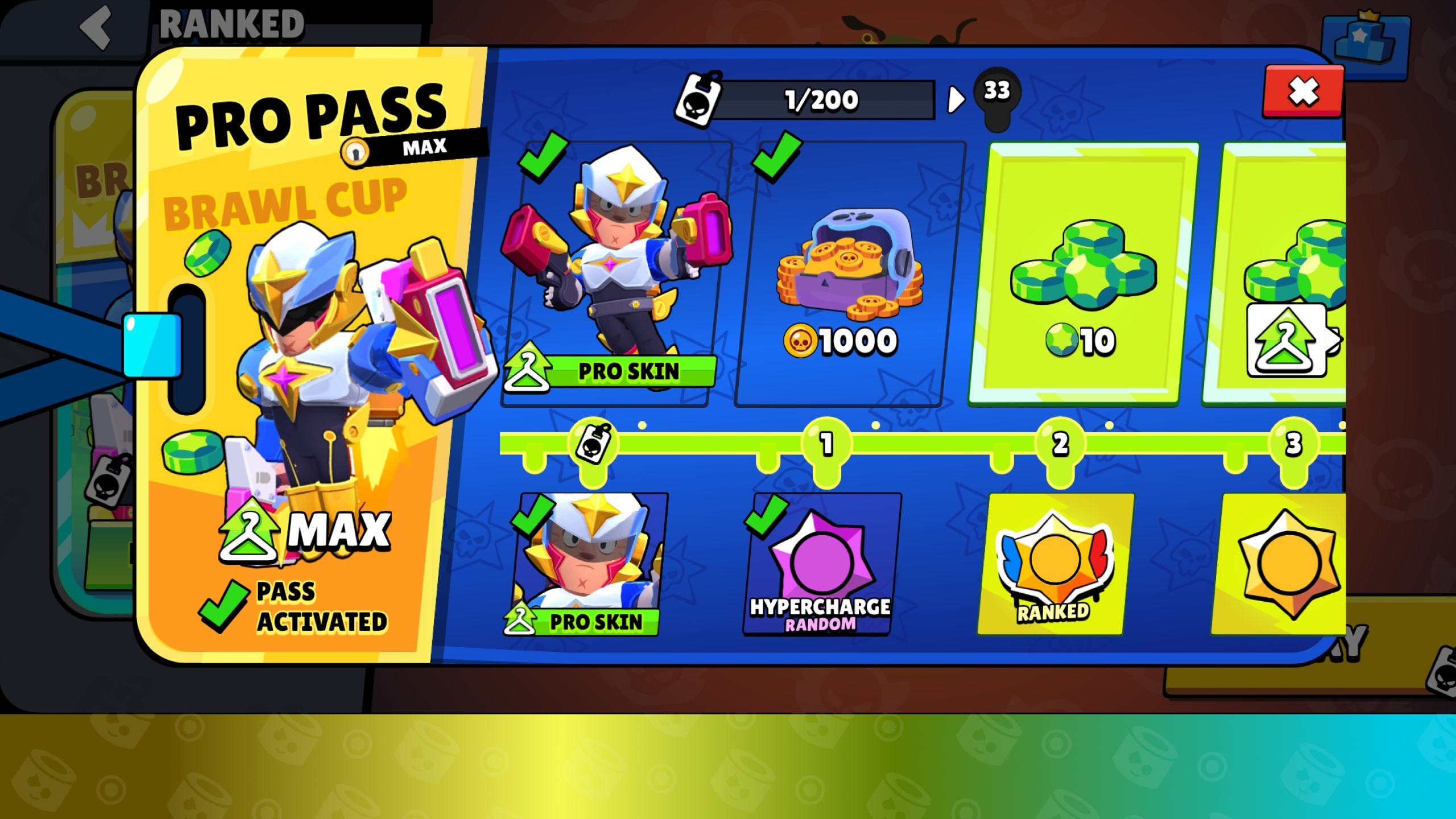This screenshot has width=1456, height=819.
Task: Tap the level 33 progress marker
Action: coord(997,92)
